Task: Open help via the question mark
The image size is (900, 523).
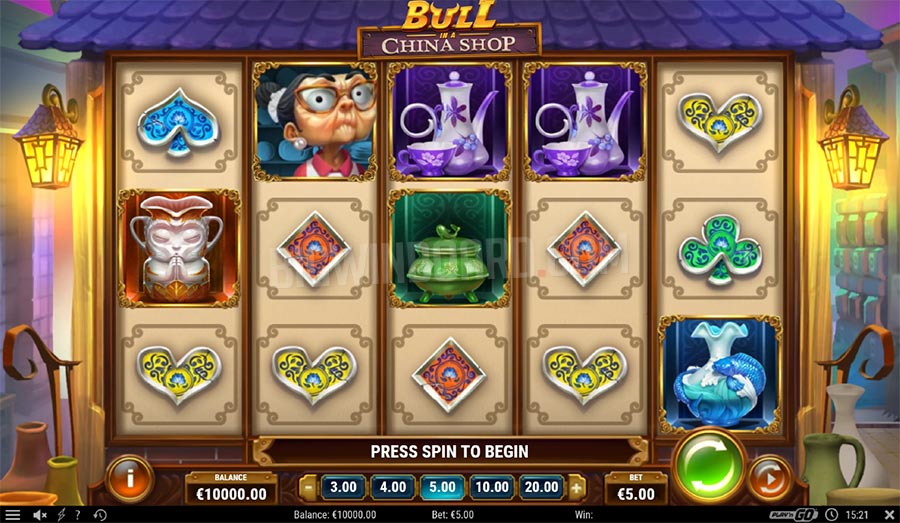Action: coord(77,515)
